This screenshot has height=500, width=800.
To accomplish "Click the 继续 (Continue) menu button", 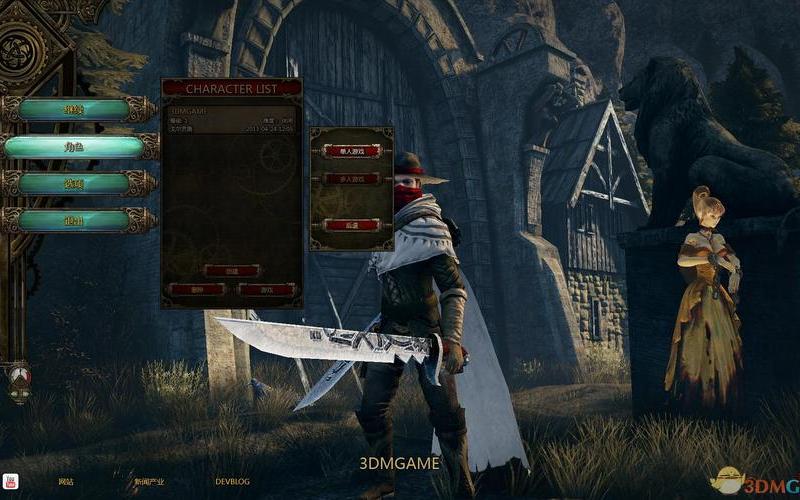I will (x=73, y=109).
